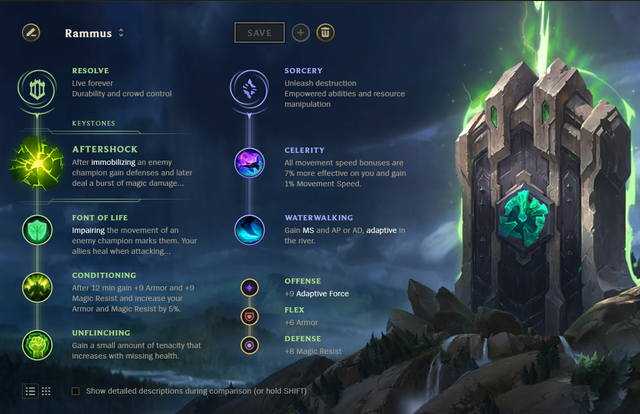The height and width of the screenshot is (414, 640).
Task: Choose the Celerity rune
Action: click(x=250, y=162)
